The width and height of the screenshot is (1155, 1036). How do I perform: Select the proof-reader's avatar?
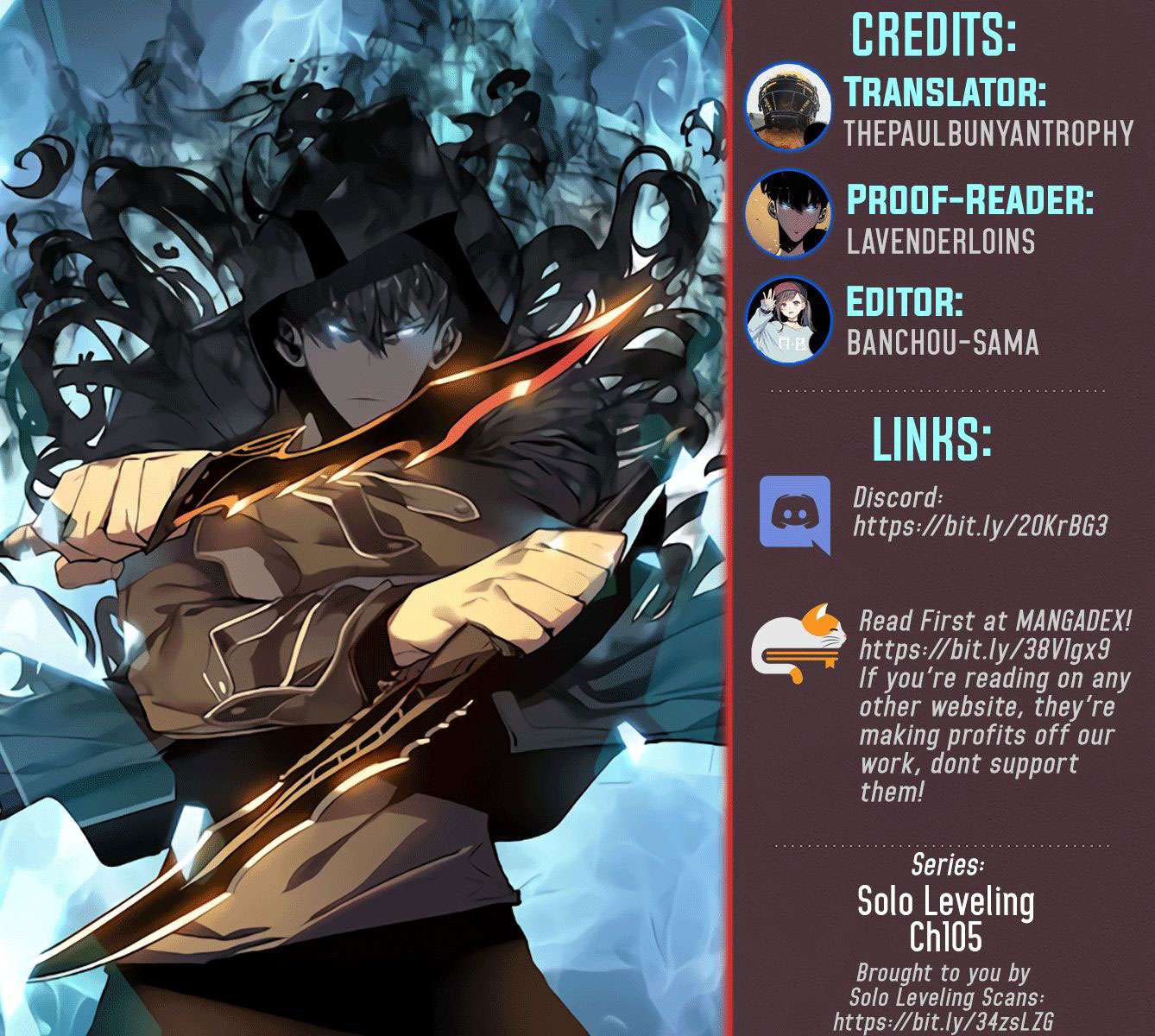pos(788,214)
